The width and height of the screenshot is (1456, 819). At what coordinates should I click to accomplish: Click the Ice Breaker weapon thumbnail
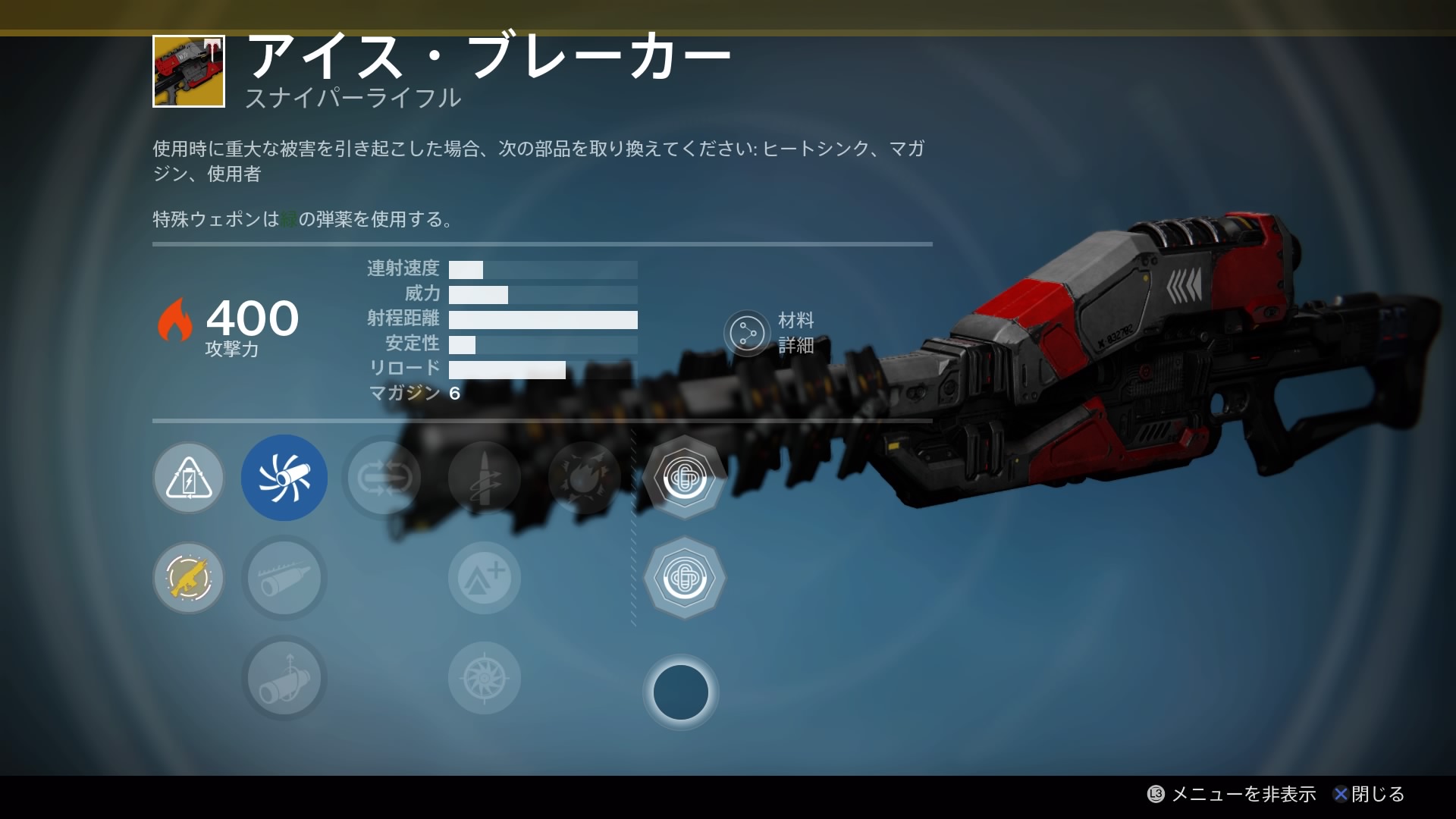coord(189,71)
